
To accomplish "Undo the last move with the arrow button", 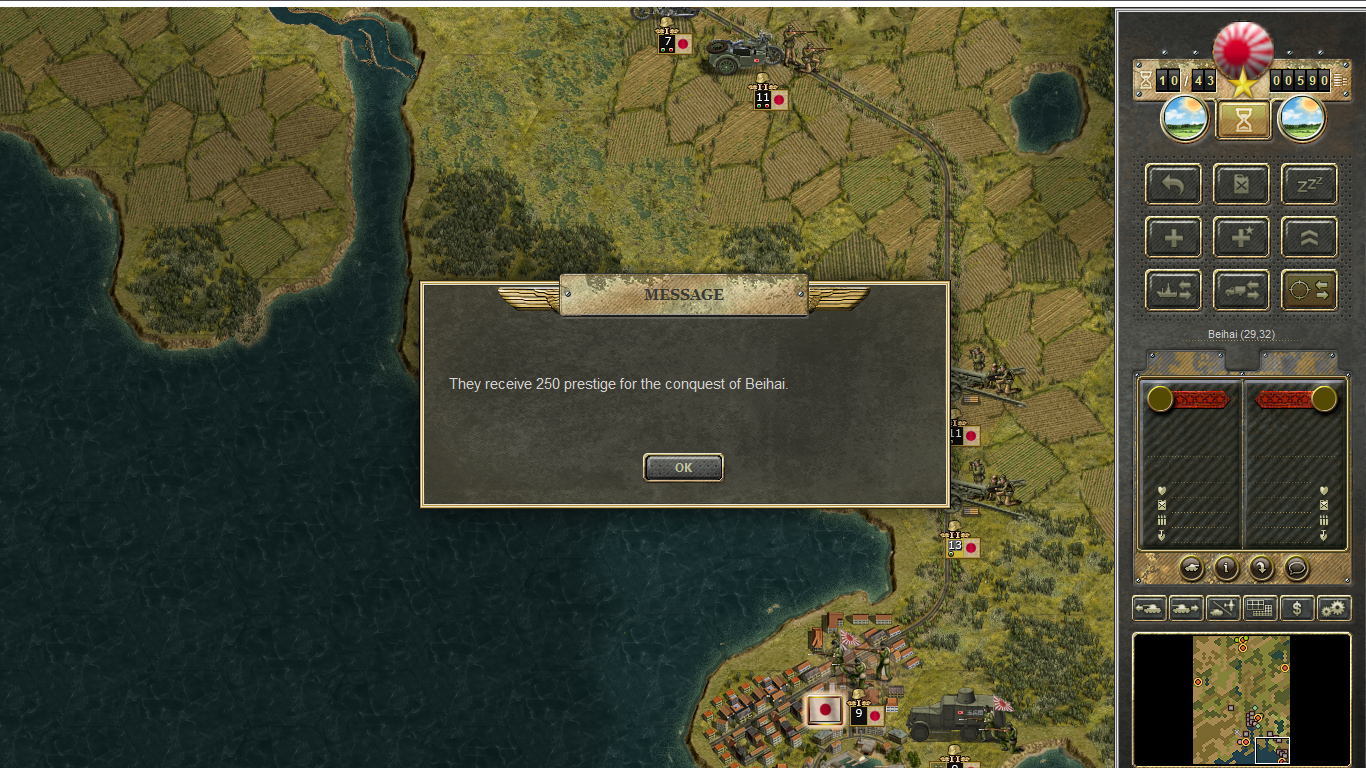I will click(x=1174, y=185).
